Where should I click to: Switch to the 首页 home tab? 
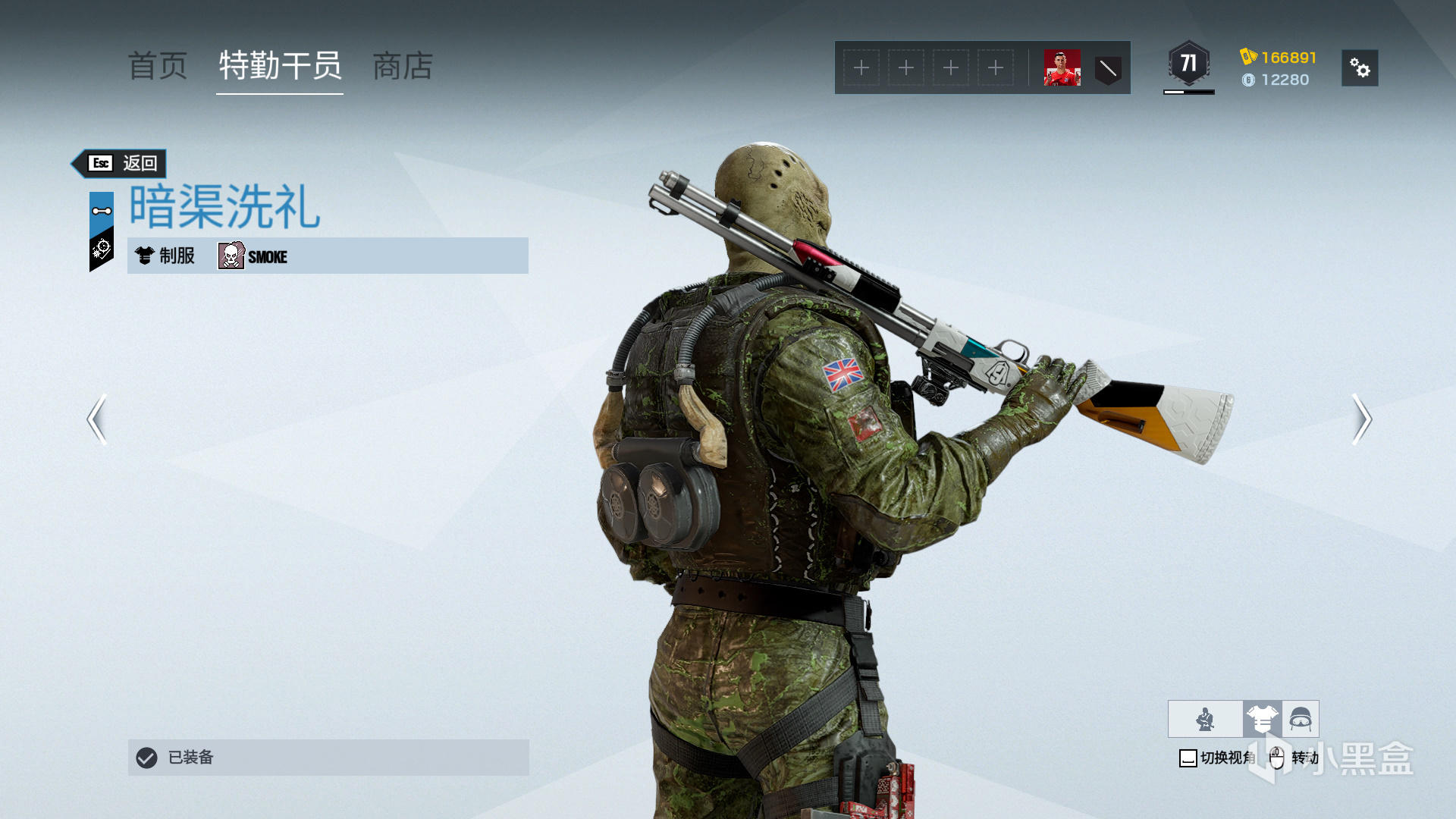(158, 67)
